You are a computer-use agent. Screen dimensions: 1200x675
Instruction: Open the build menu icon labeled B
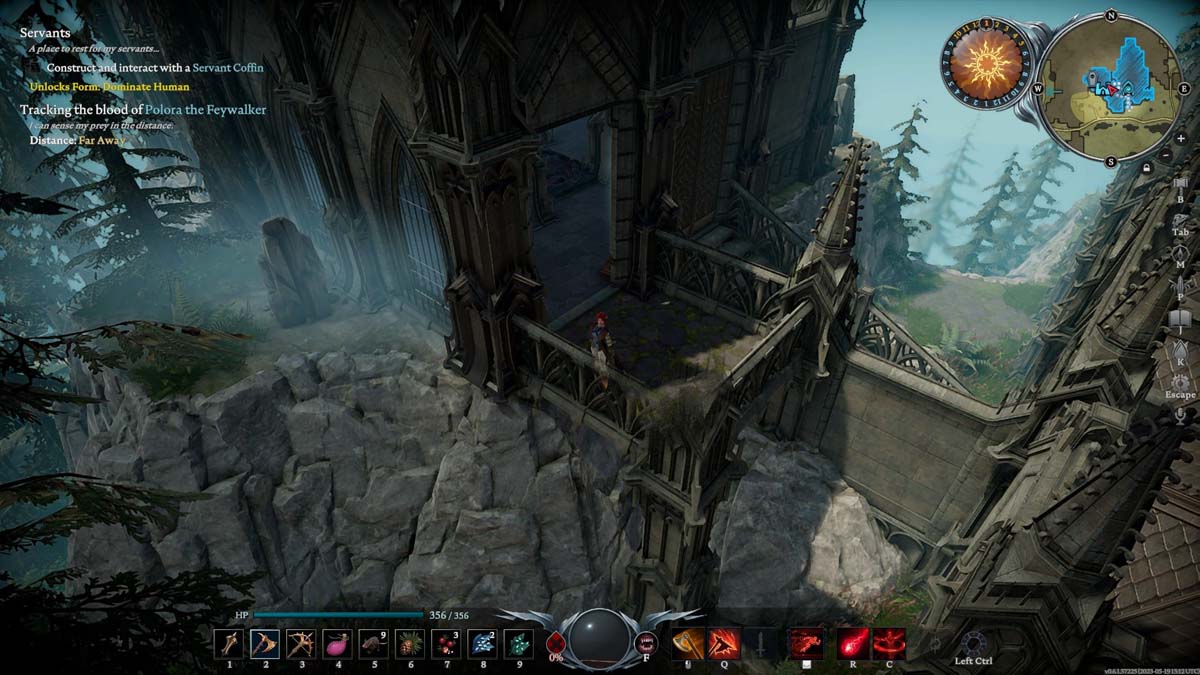[1180, 188]
